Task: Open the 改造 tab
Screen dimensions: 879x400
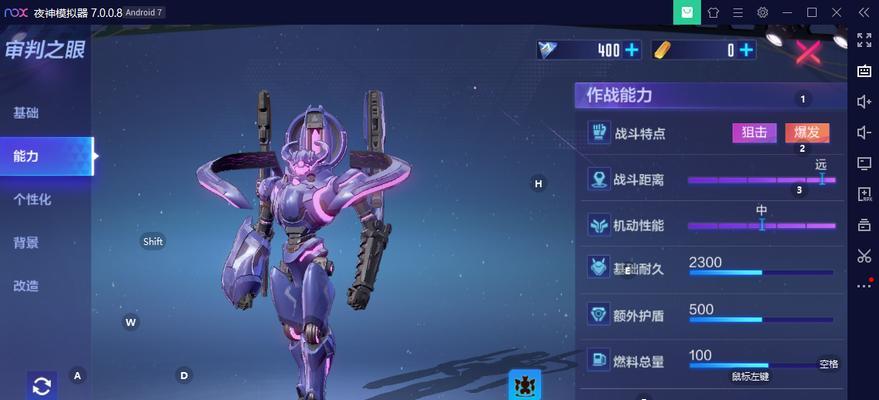Action: tap(27, 285)
